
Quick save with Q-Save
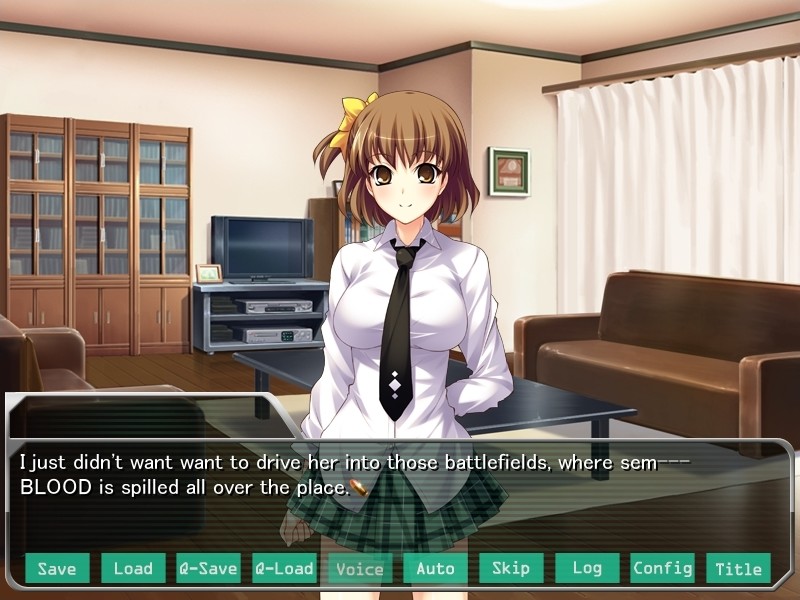pyautogui.click(x=208, y=568)
